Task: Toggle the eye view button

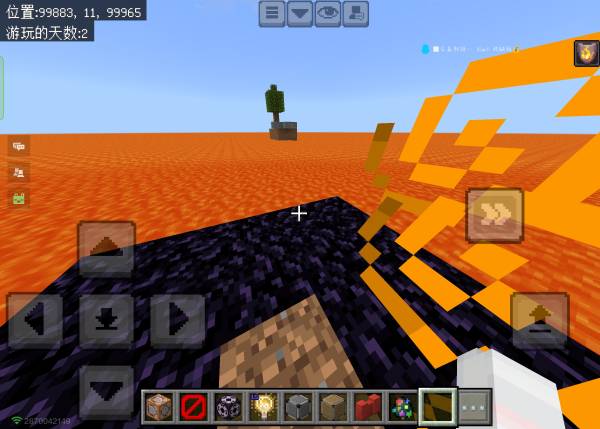Action: tap(328, 13)
